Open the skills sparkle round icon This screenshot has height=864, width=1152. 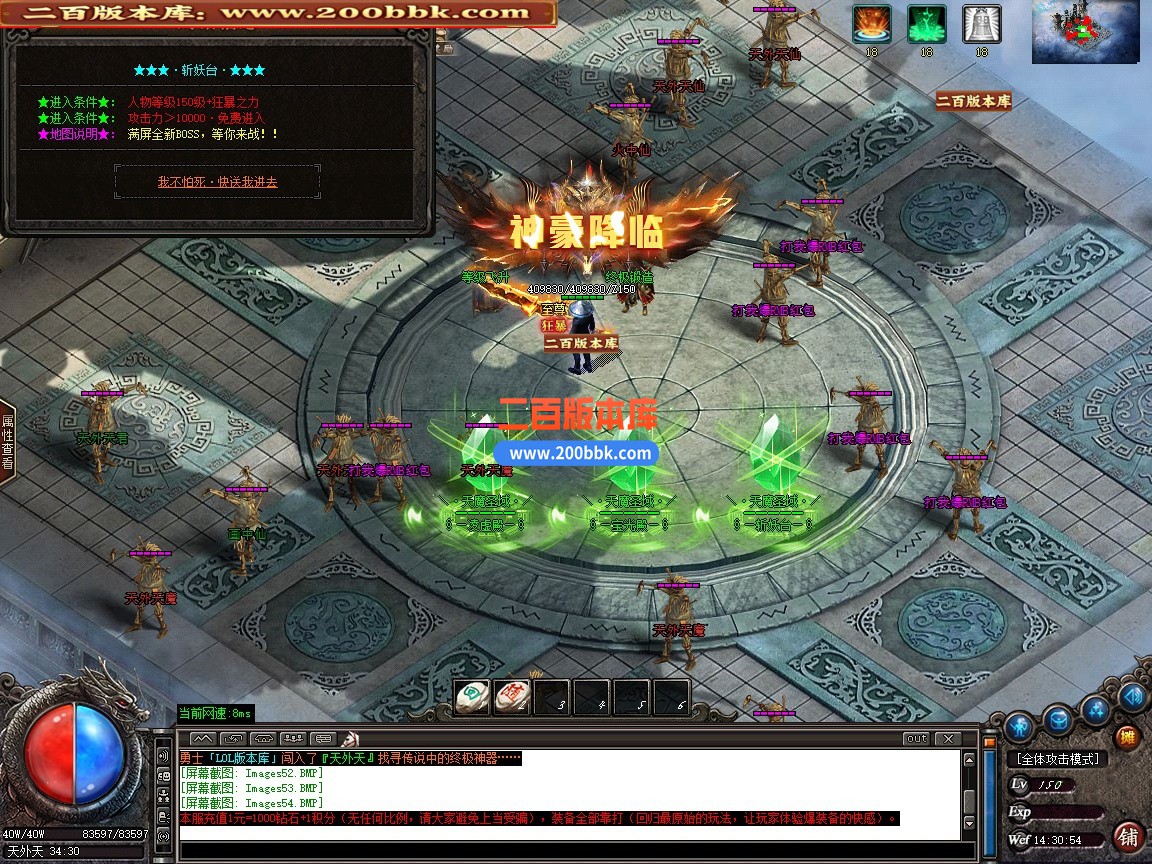pyautogui.click(x=1096, y=711)
